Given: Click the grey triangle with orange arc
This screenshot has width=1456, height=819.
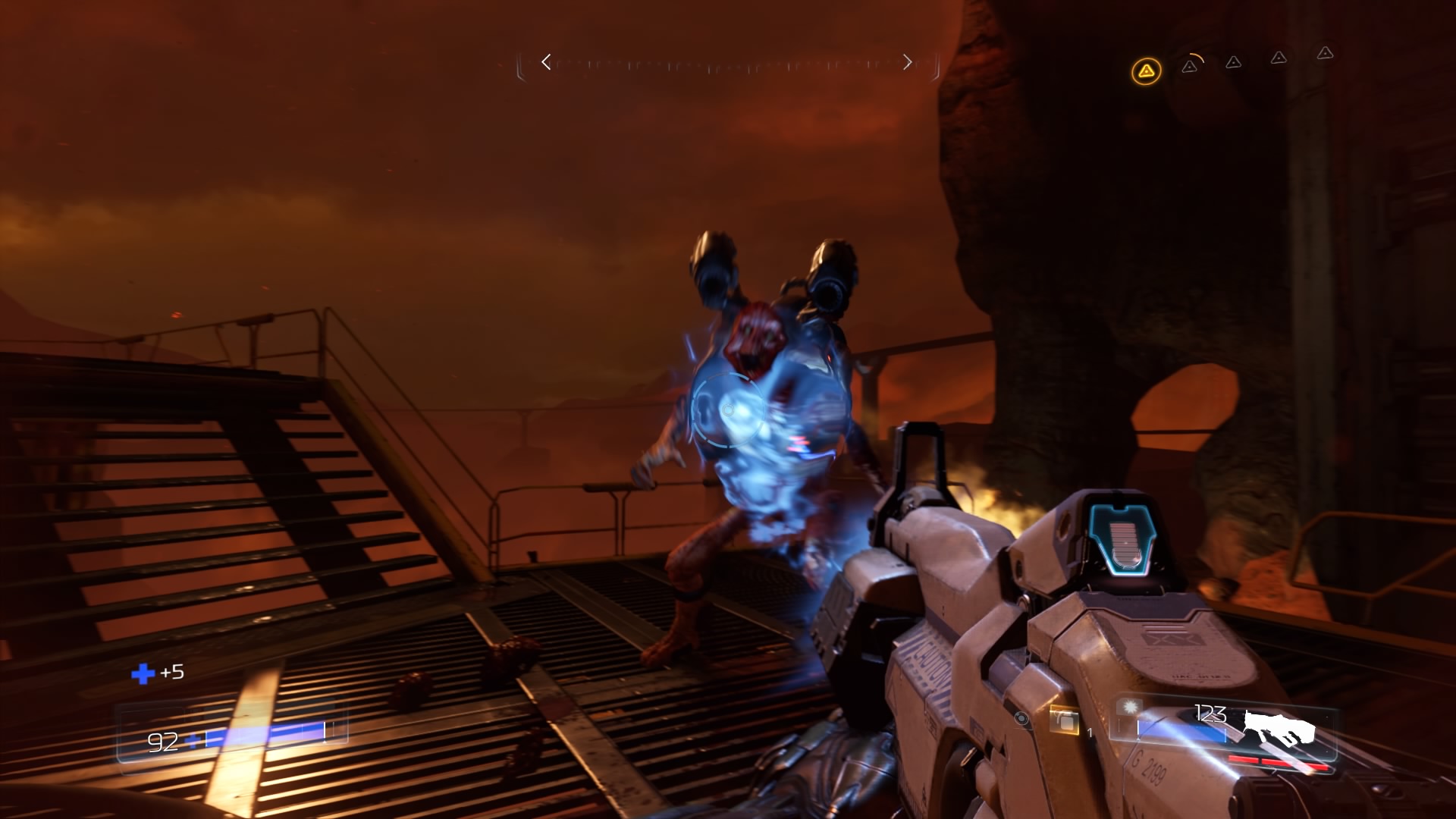Looking at the screenshot, I should coord(1190,66).
